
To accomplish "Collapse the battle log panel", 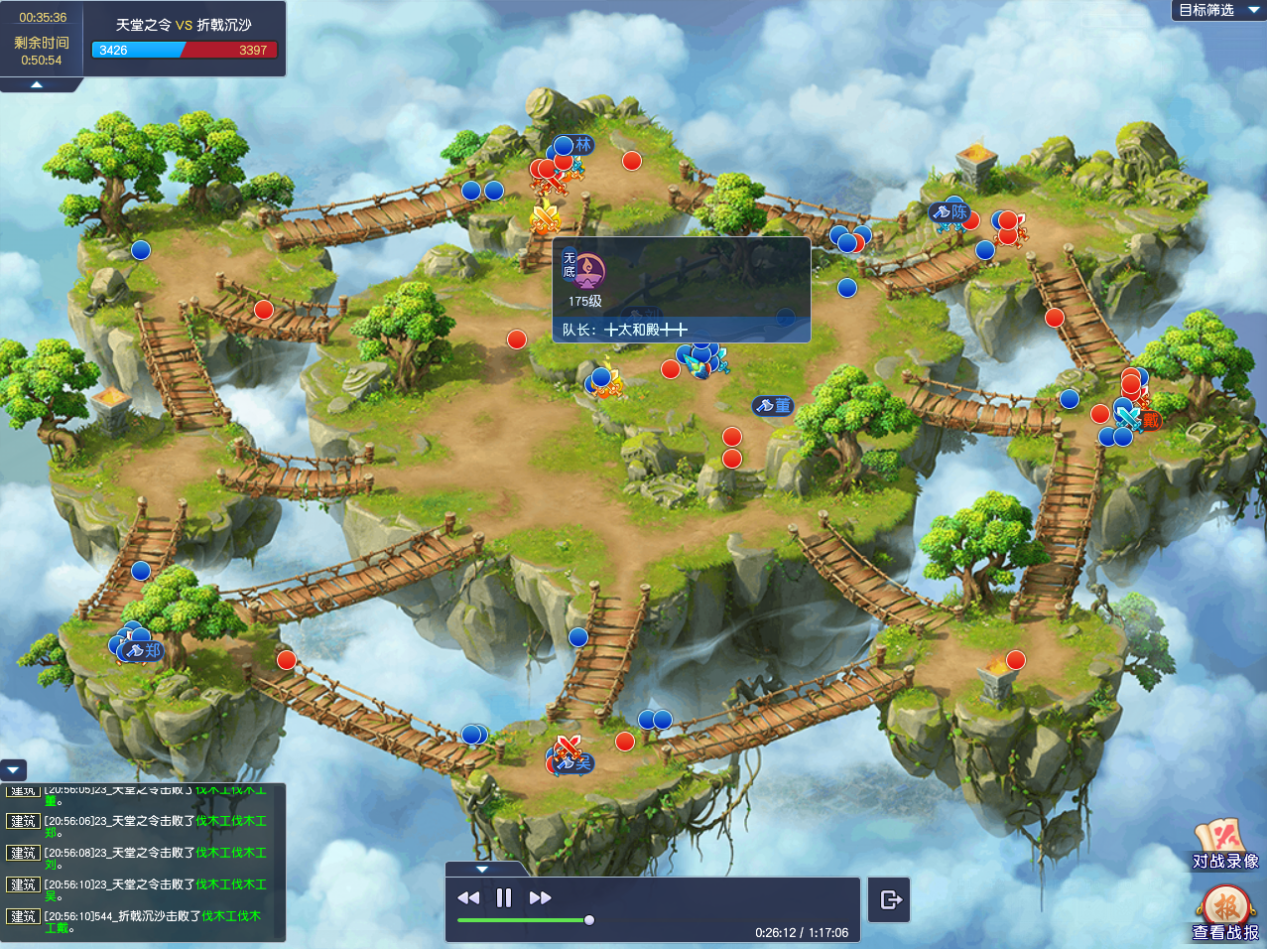I will (x=13, y=770).
